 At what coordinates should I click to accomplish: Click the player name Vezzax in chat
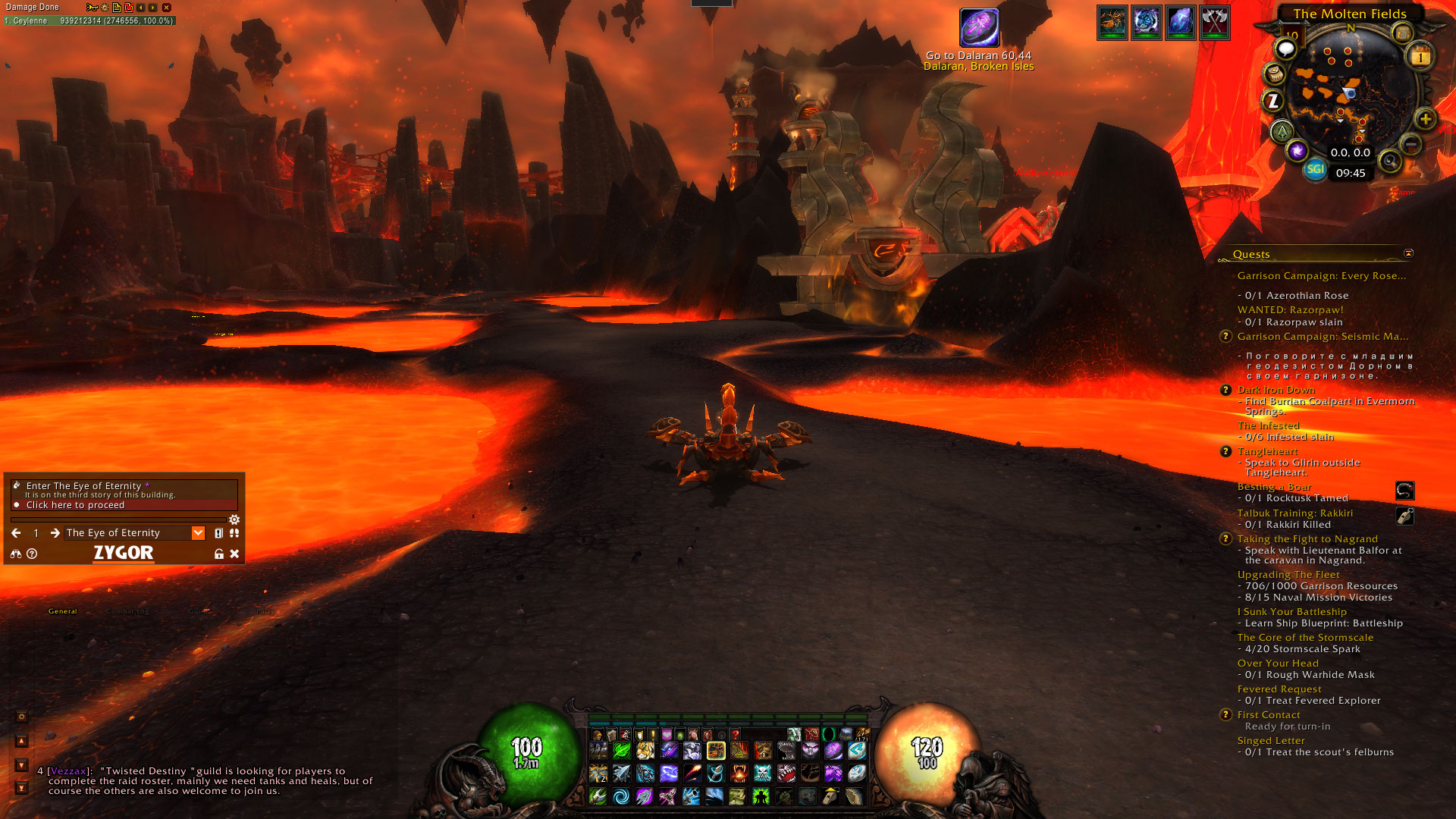[68, 771]
